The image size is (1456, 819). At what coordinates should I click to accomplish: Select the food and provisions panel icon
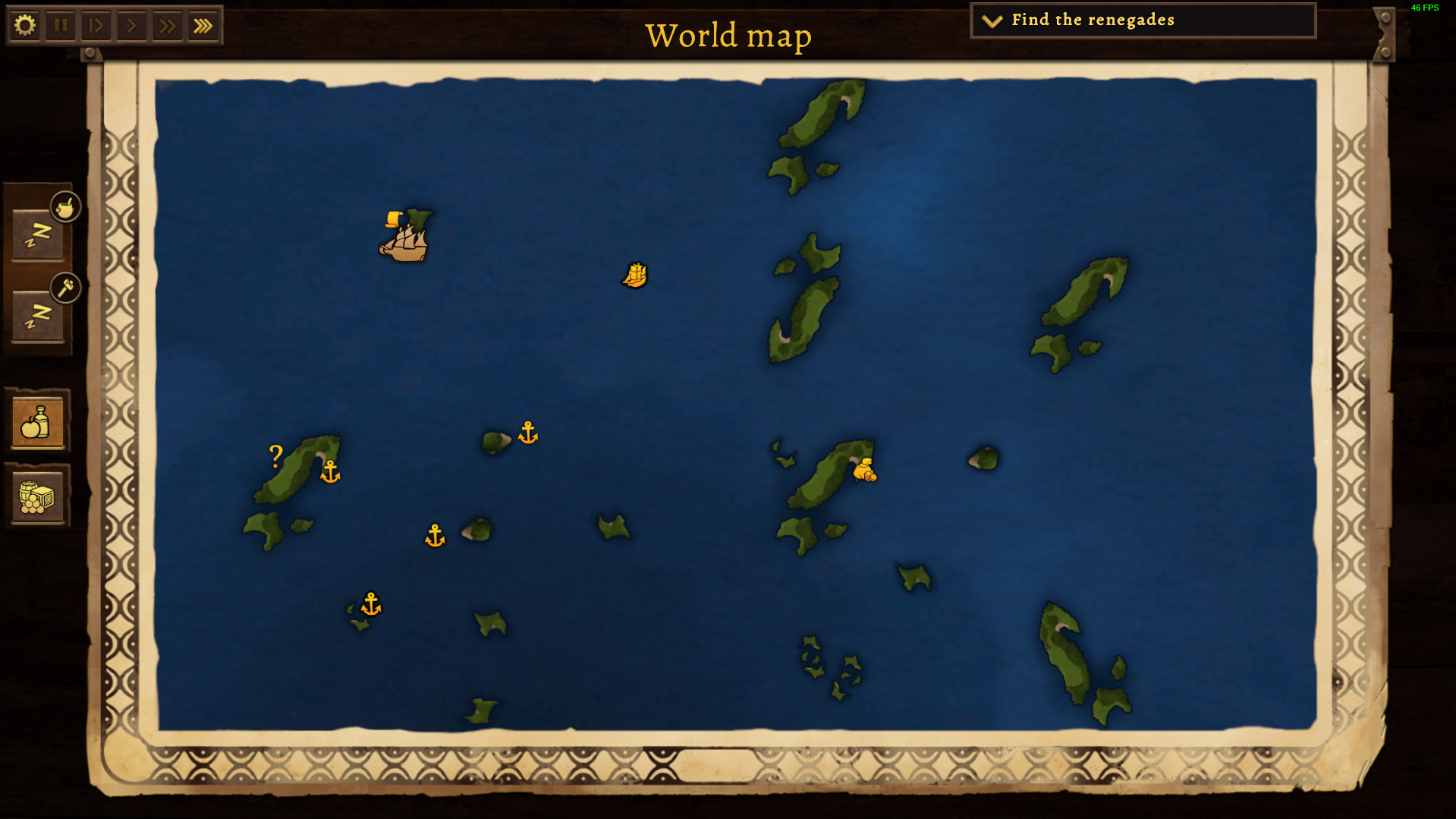point(39,423)
